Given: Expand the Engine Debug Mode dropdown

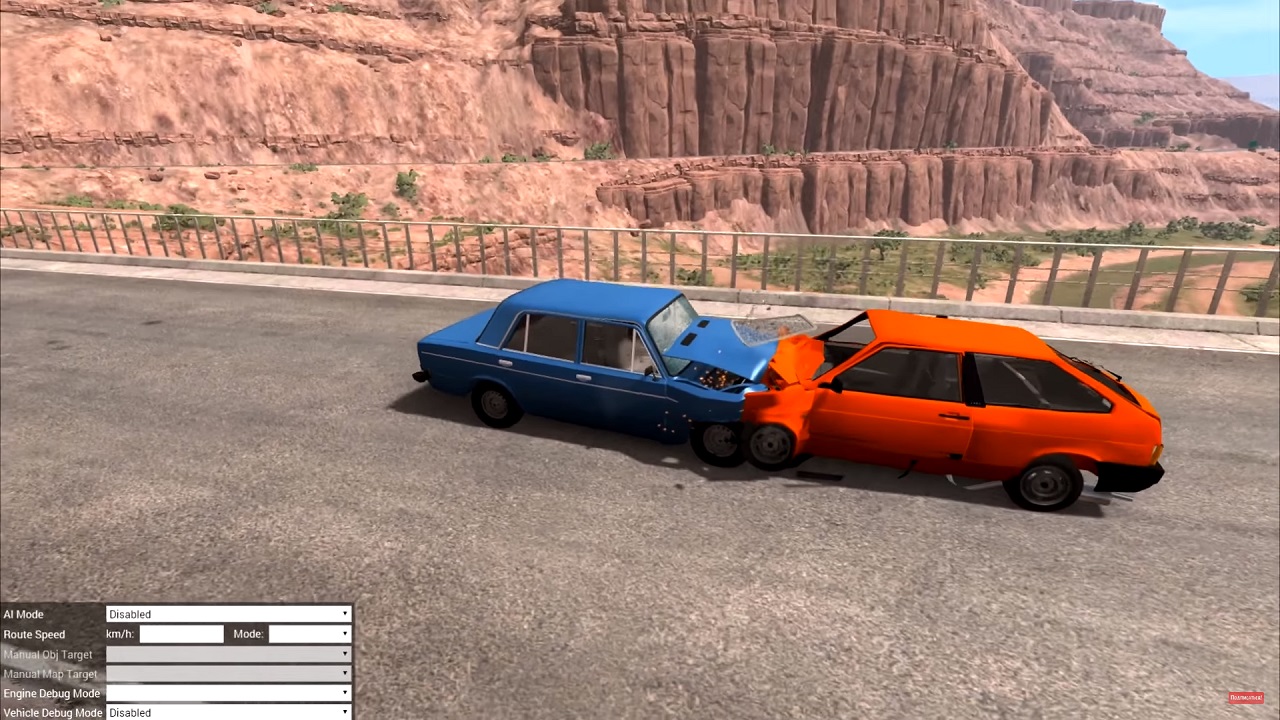Looking at the screenshot, I should click(x=229, y=693).
